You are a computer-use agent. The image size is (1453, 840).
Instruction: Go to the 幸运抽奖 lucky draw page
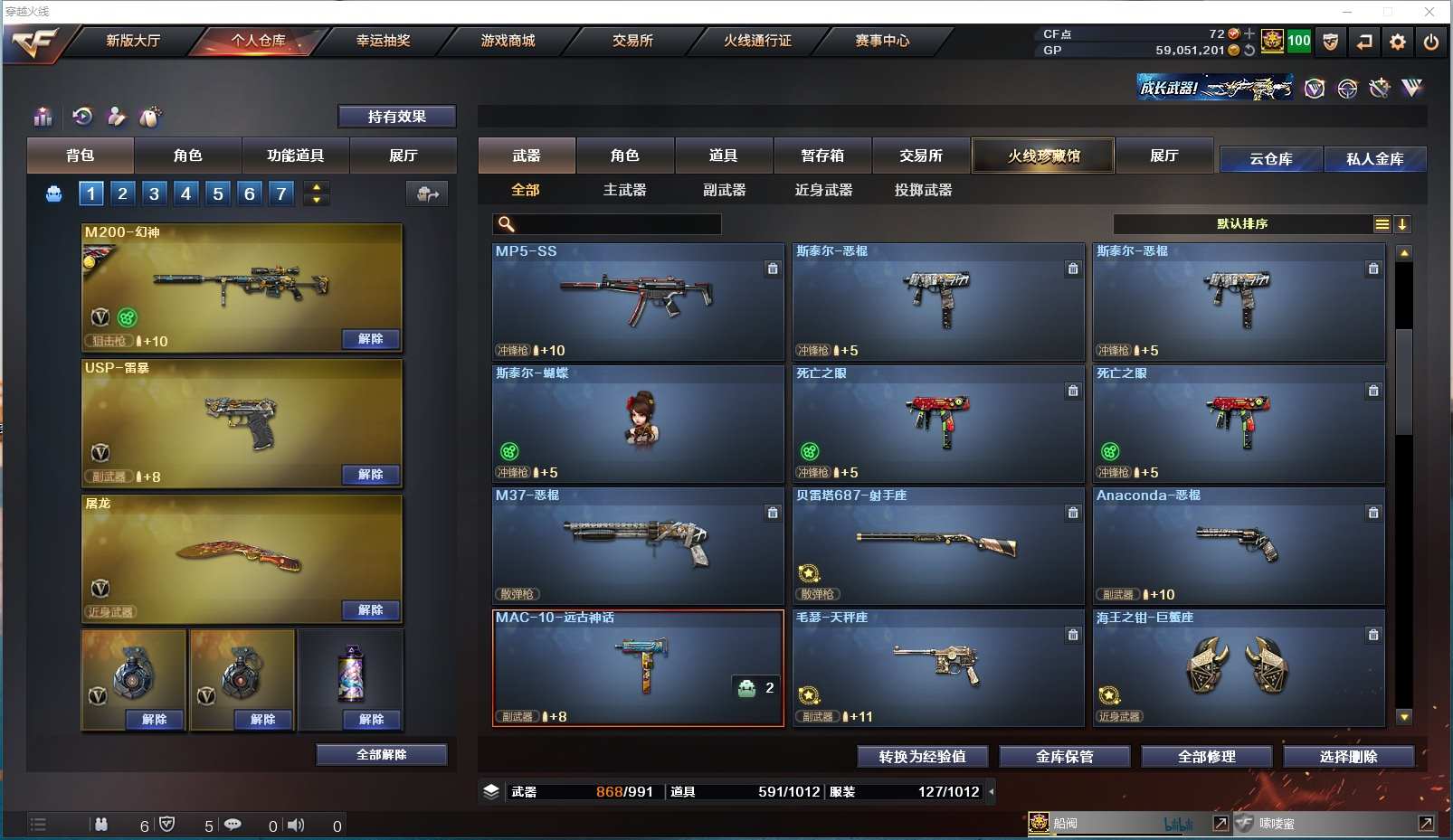(x=383, y=41)
